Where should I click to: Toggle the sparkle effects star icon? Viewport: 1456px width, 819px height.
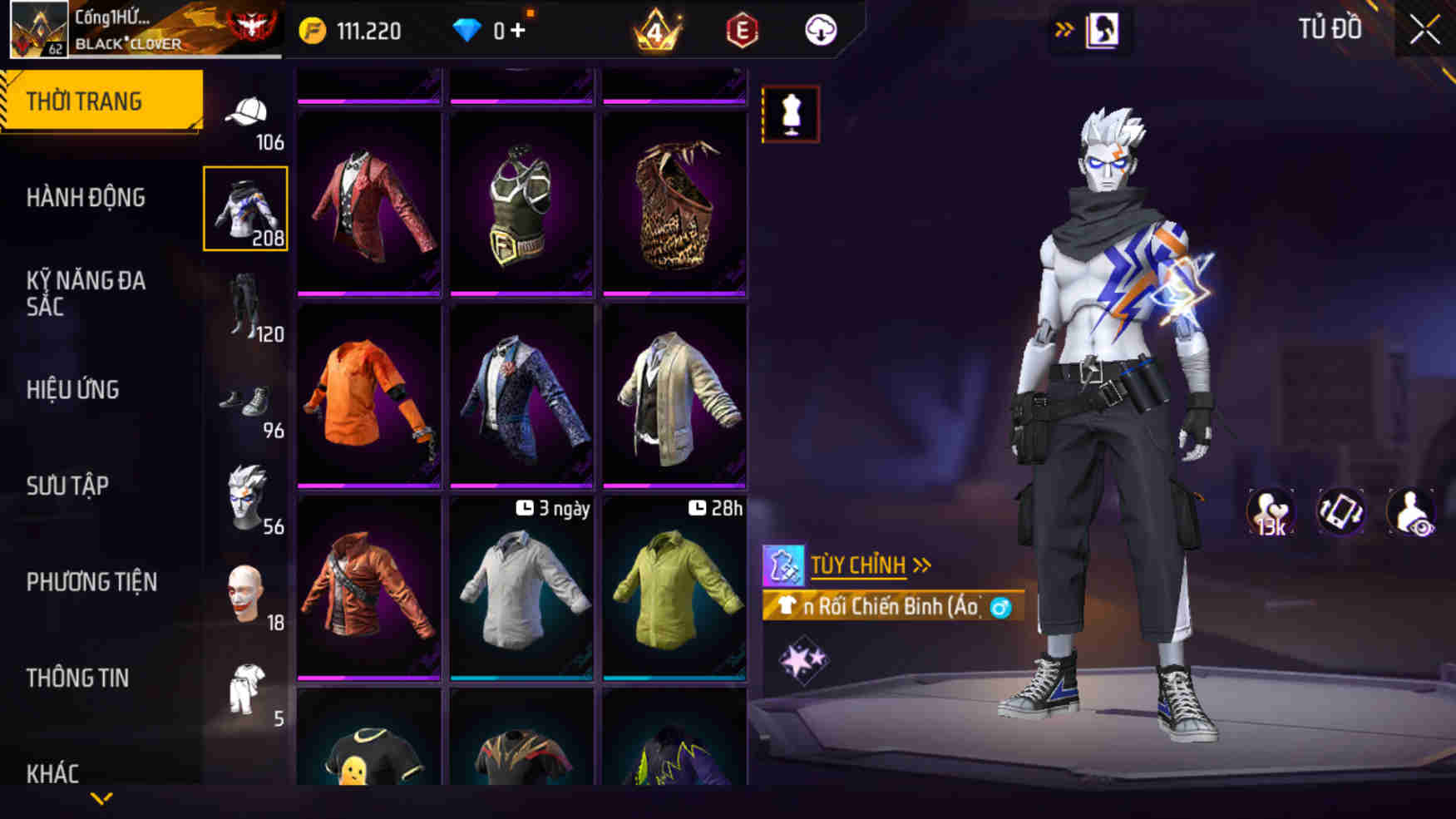point(805,657)
